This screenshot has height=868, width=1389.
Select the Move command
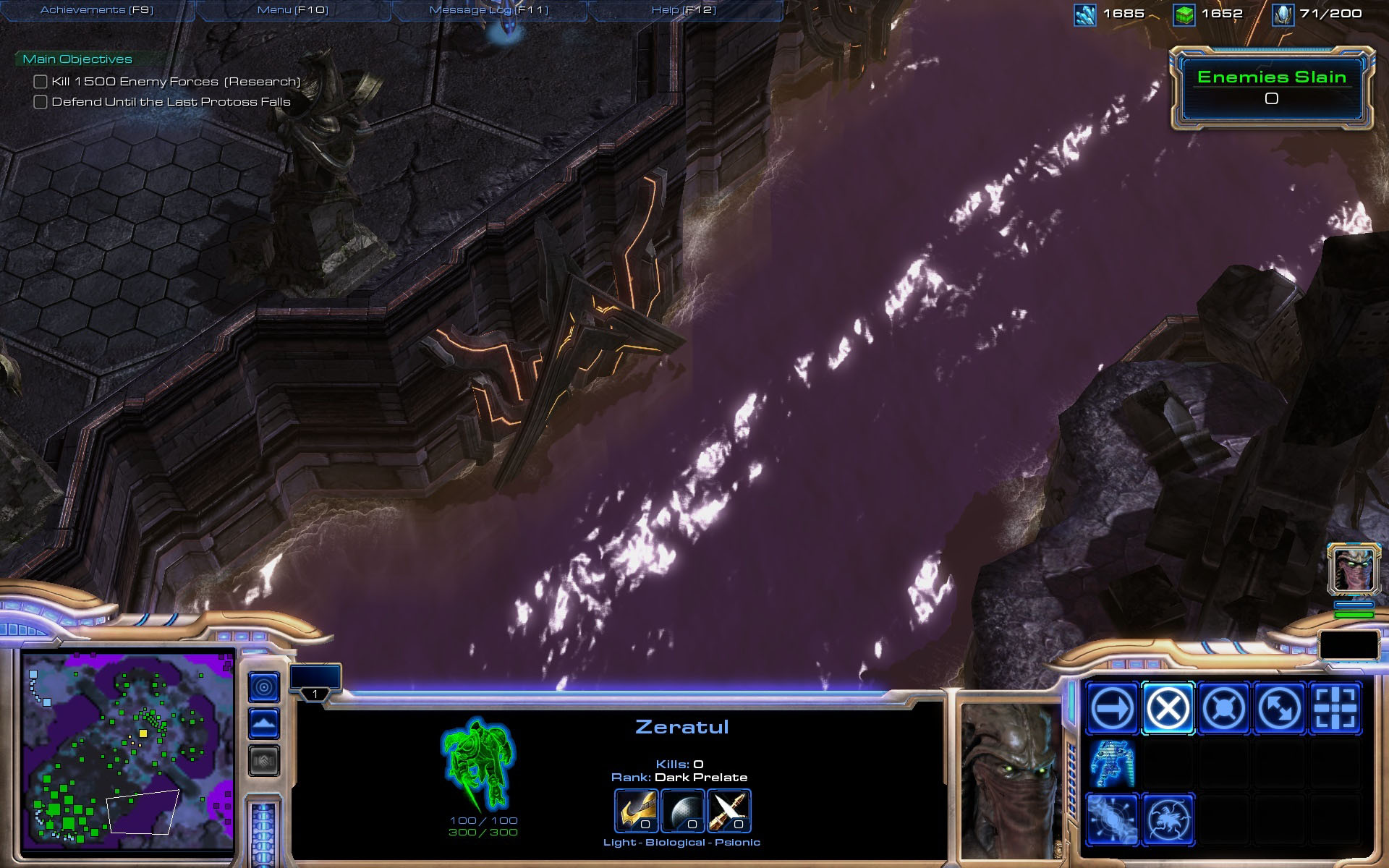pos(1112,708)
